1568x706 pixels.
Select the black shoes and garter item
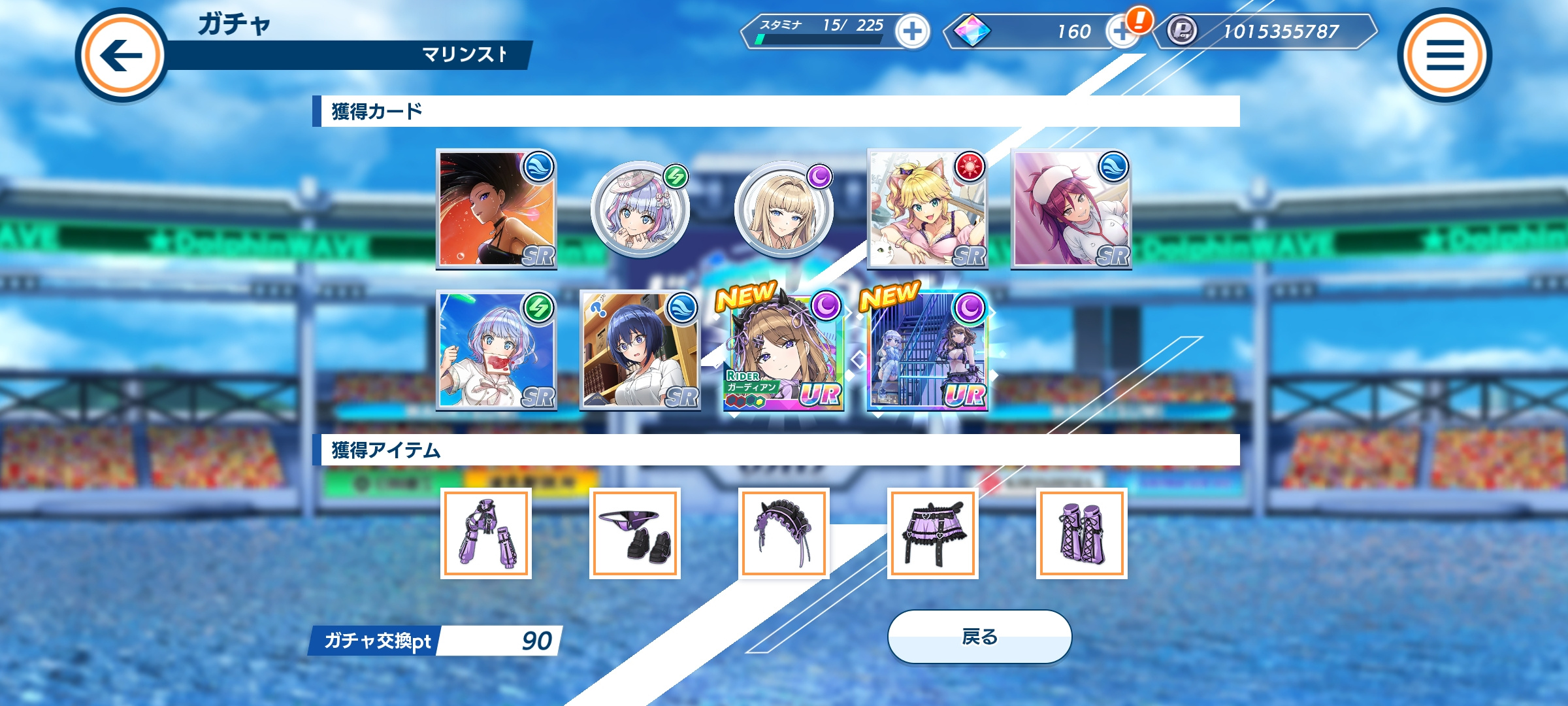[x=635, y=533]
